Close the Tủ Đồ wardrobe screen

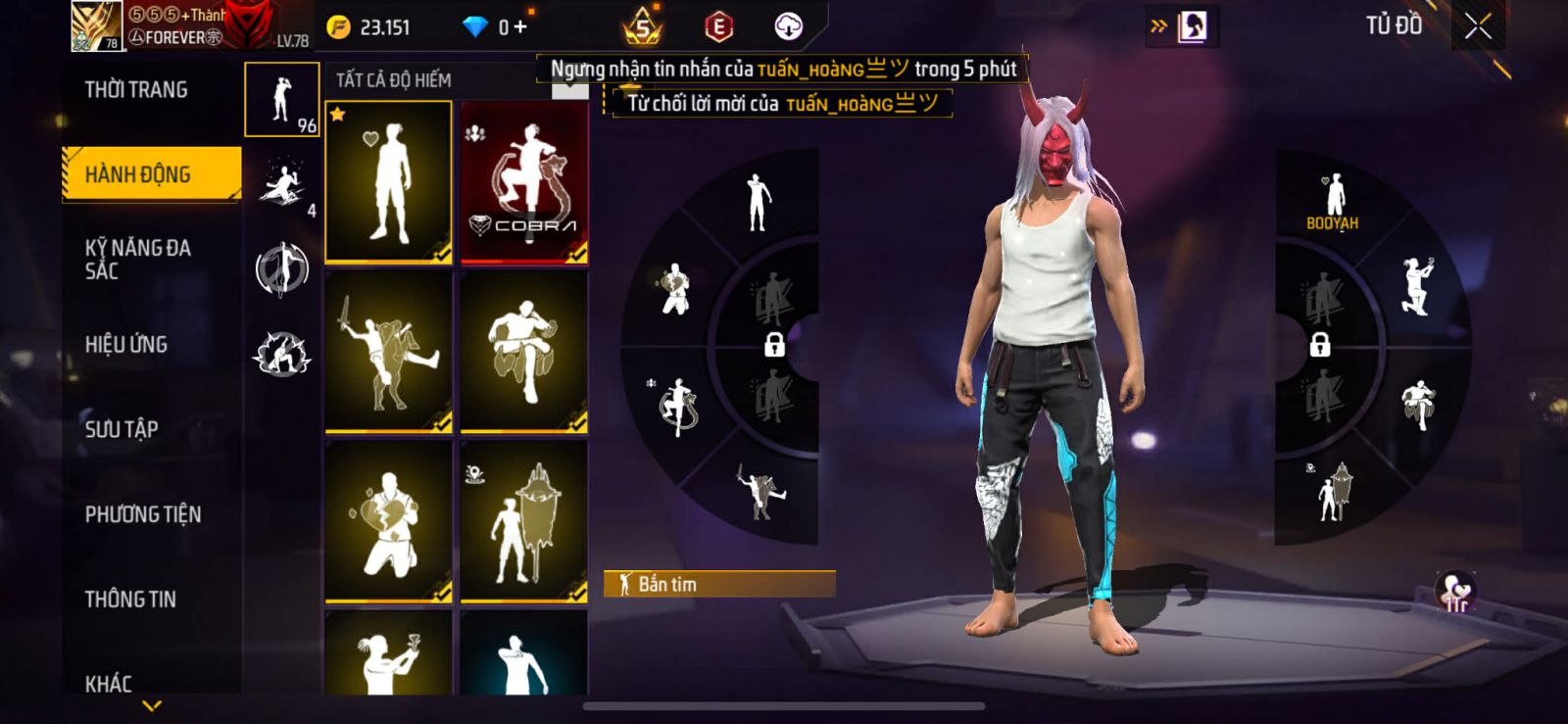pos(1478,26)
